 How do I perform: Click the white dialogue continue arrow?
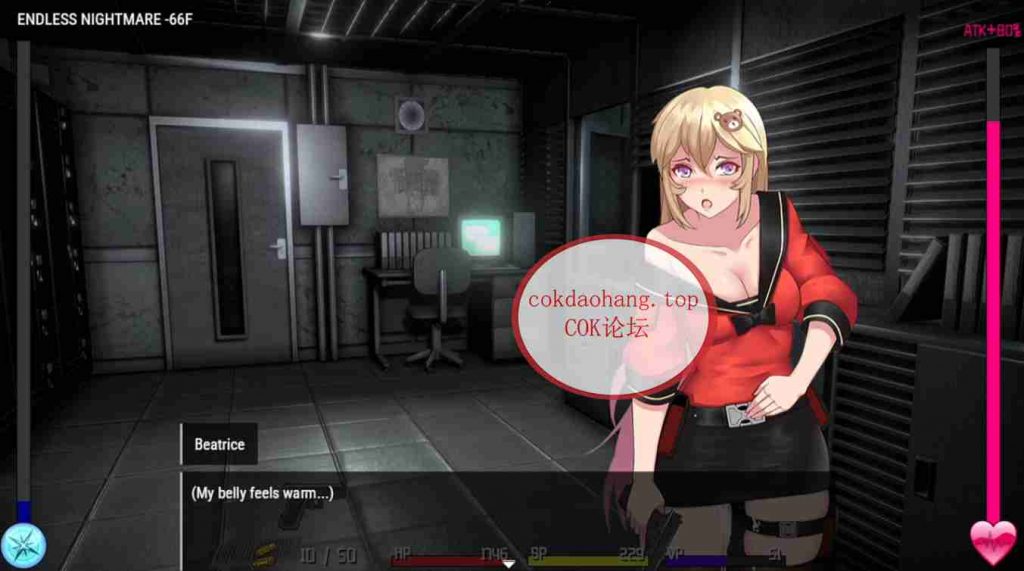coord(509,564)
